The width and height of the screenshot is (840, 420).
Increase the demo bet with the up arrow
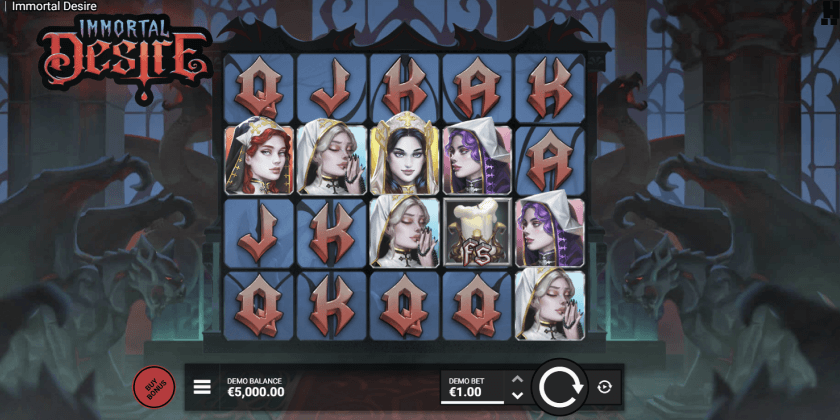[x=517, y=379]
